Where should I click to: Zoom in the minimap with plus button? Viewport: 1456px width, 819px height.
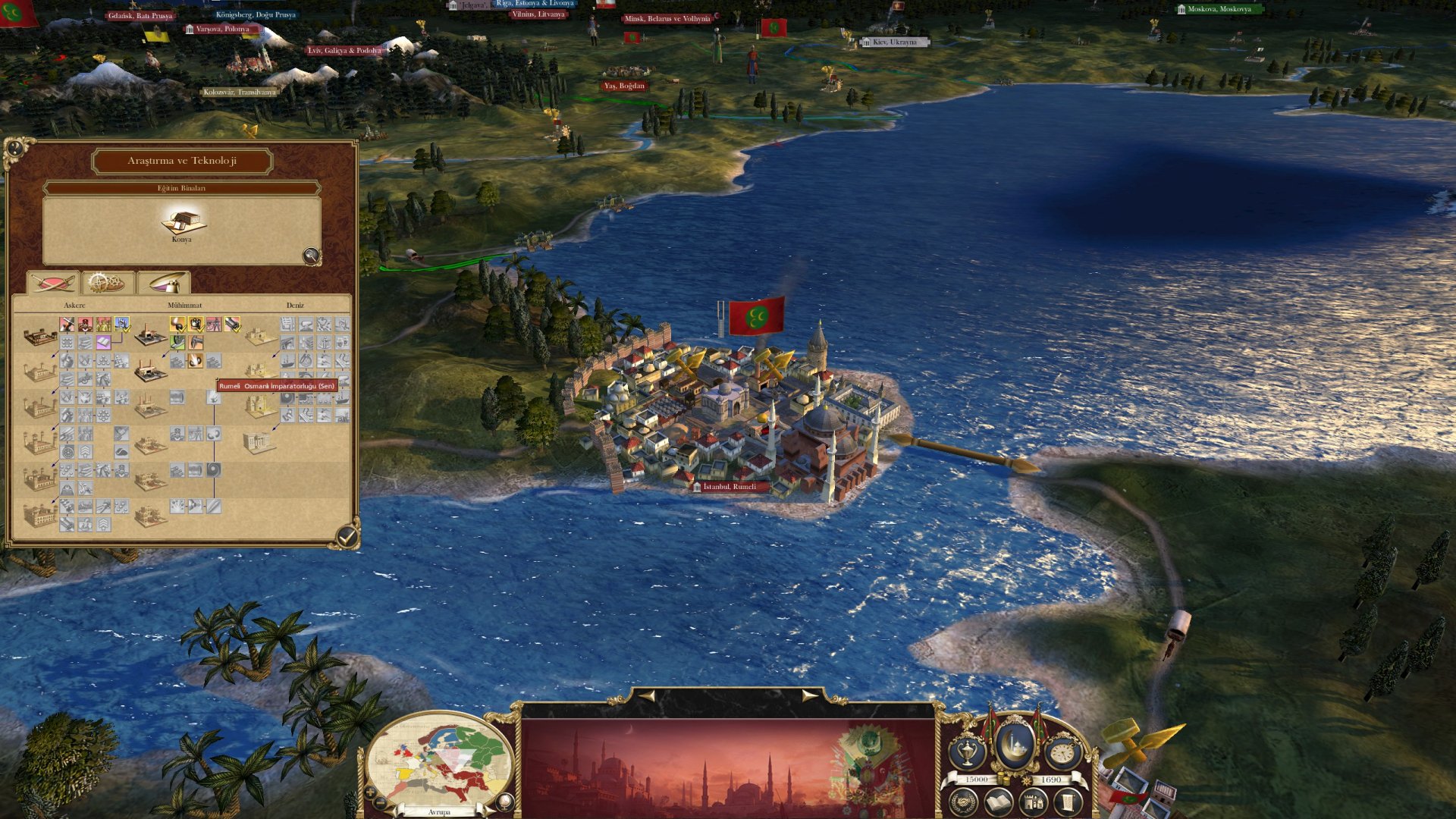pos(369,792)
